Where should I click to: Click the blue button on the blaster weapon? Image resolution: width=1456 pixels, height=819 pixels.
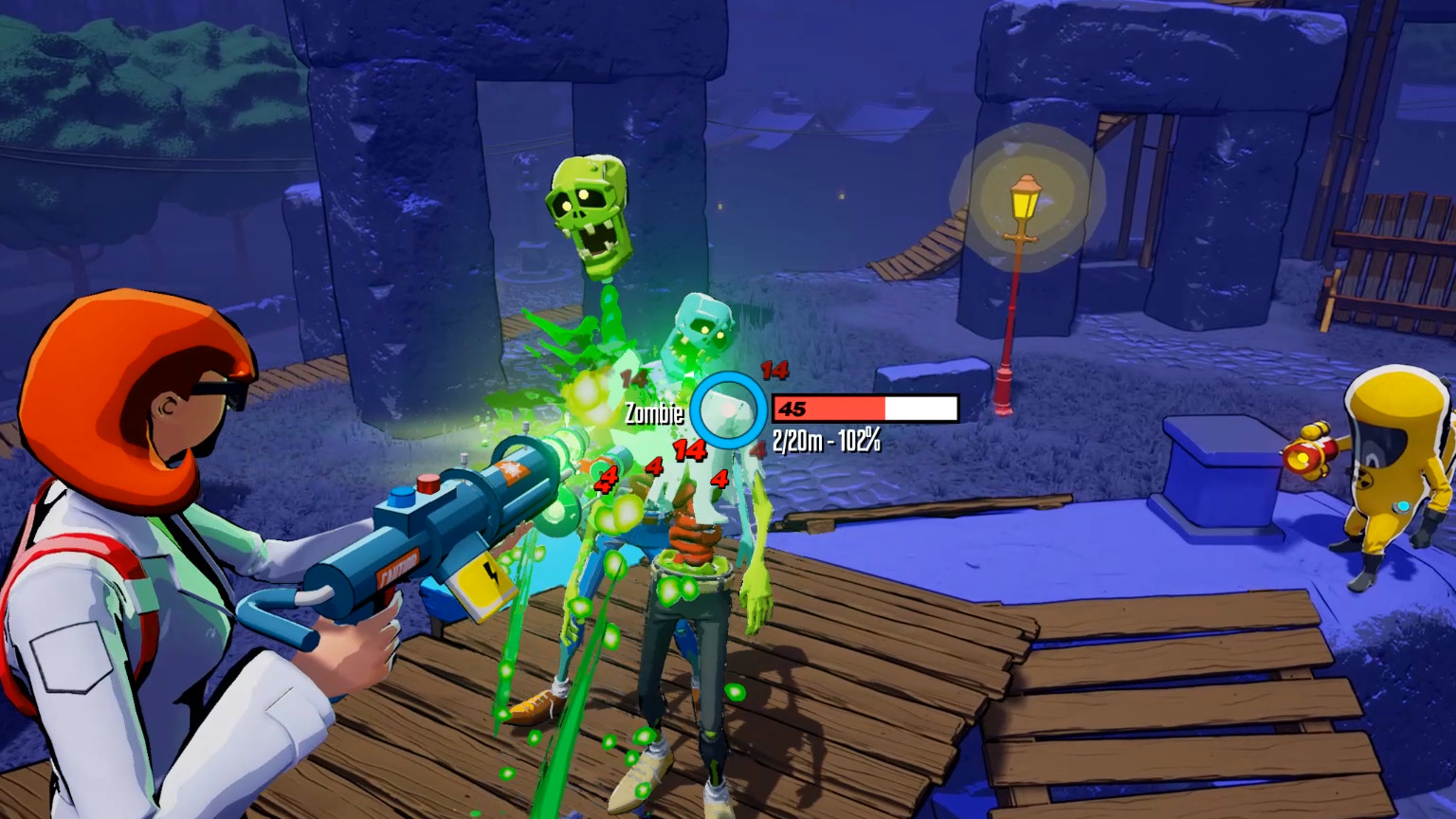coord(399,498)
